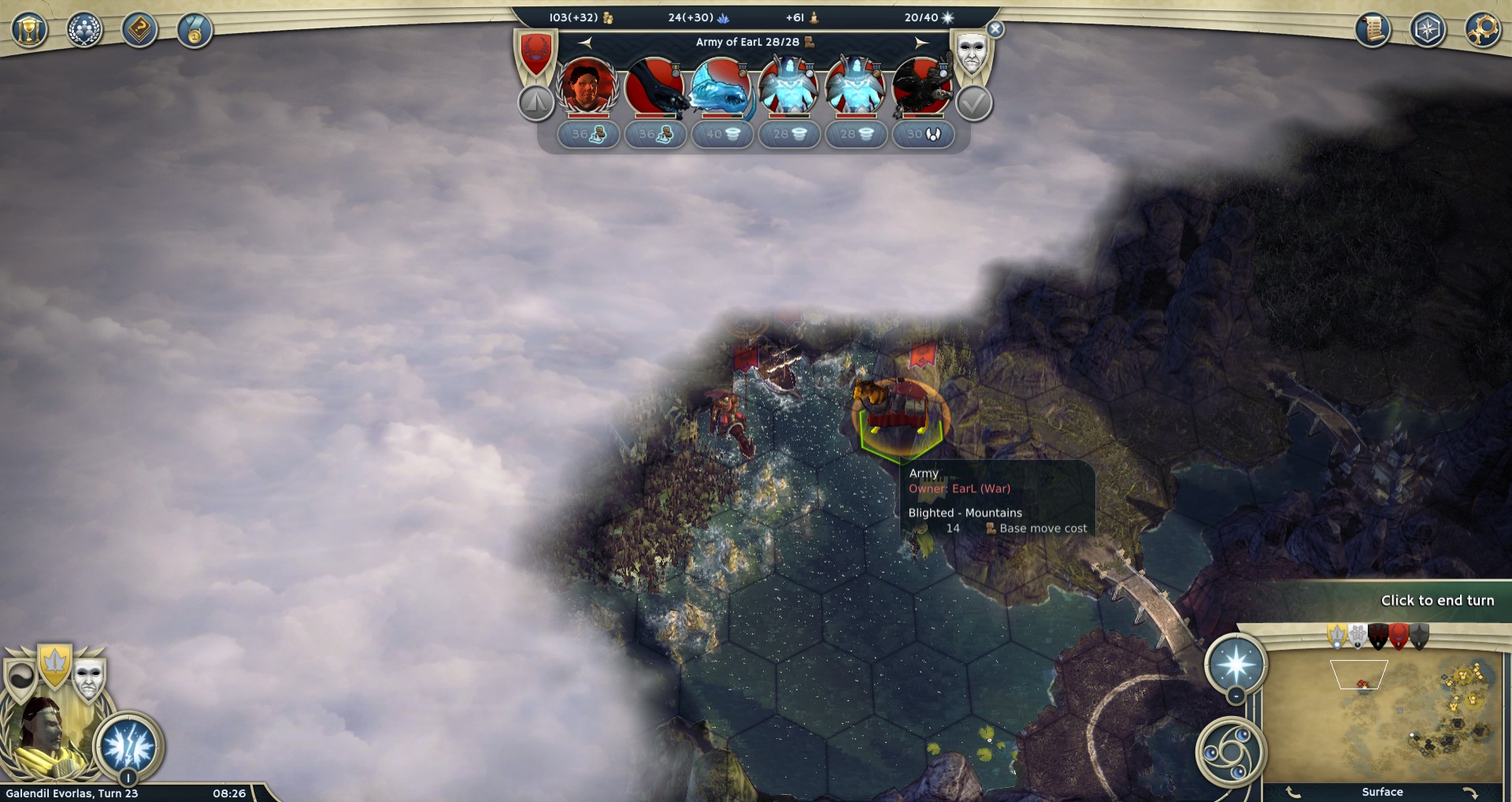Select the black serpent unit portrait
This screenshot has height=802, width=1512.
coord(654,85)
